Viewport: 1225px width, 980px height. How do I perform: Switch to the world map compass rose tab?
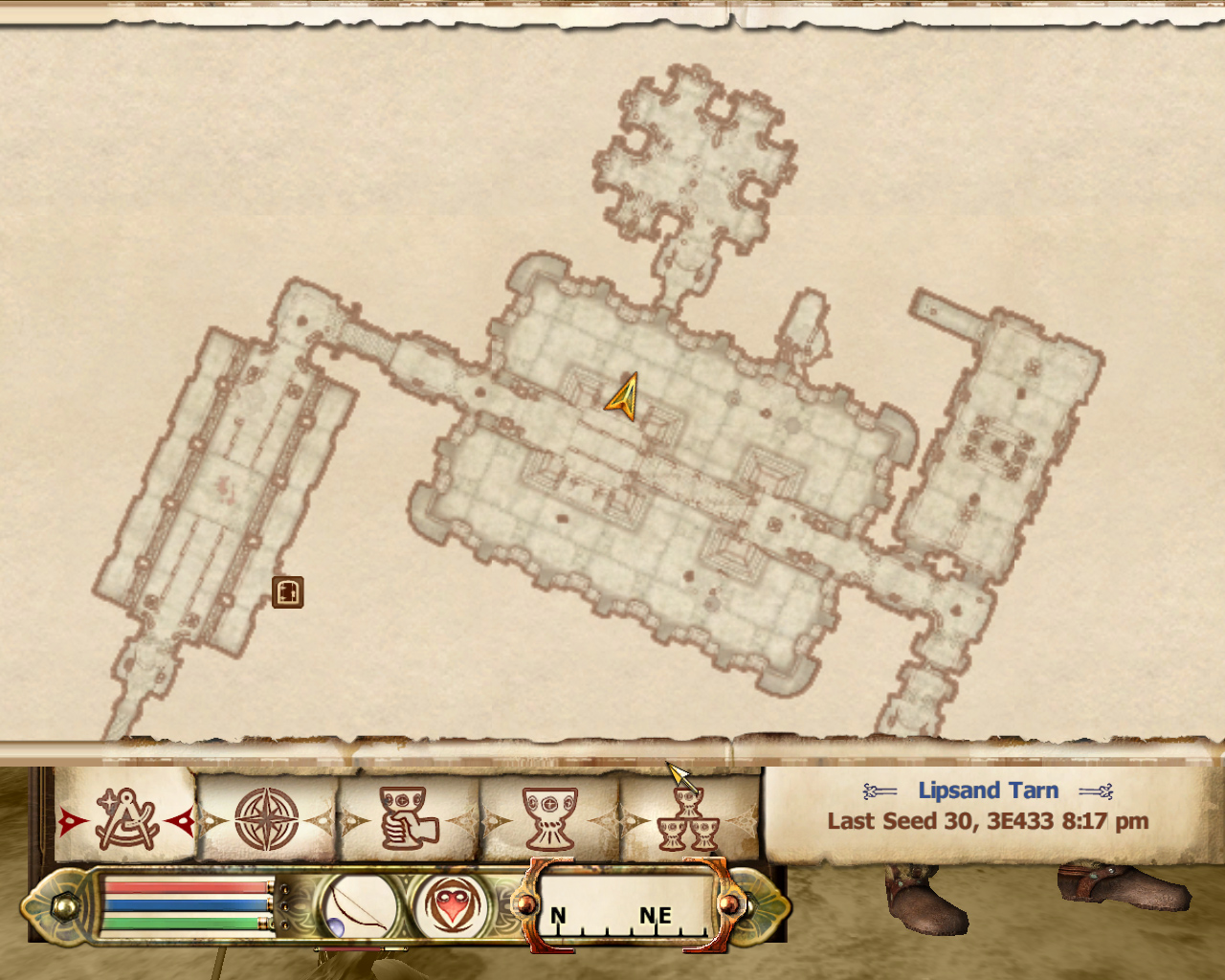click(267, 820)
